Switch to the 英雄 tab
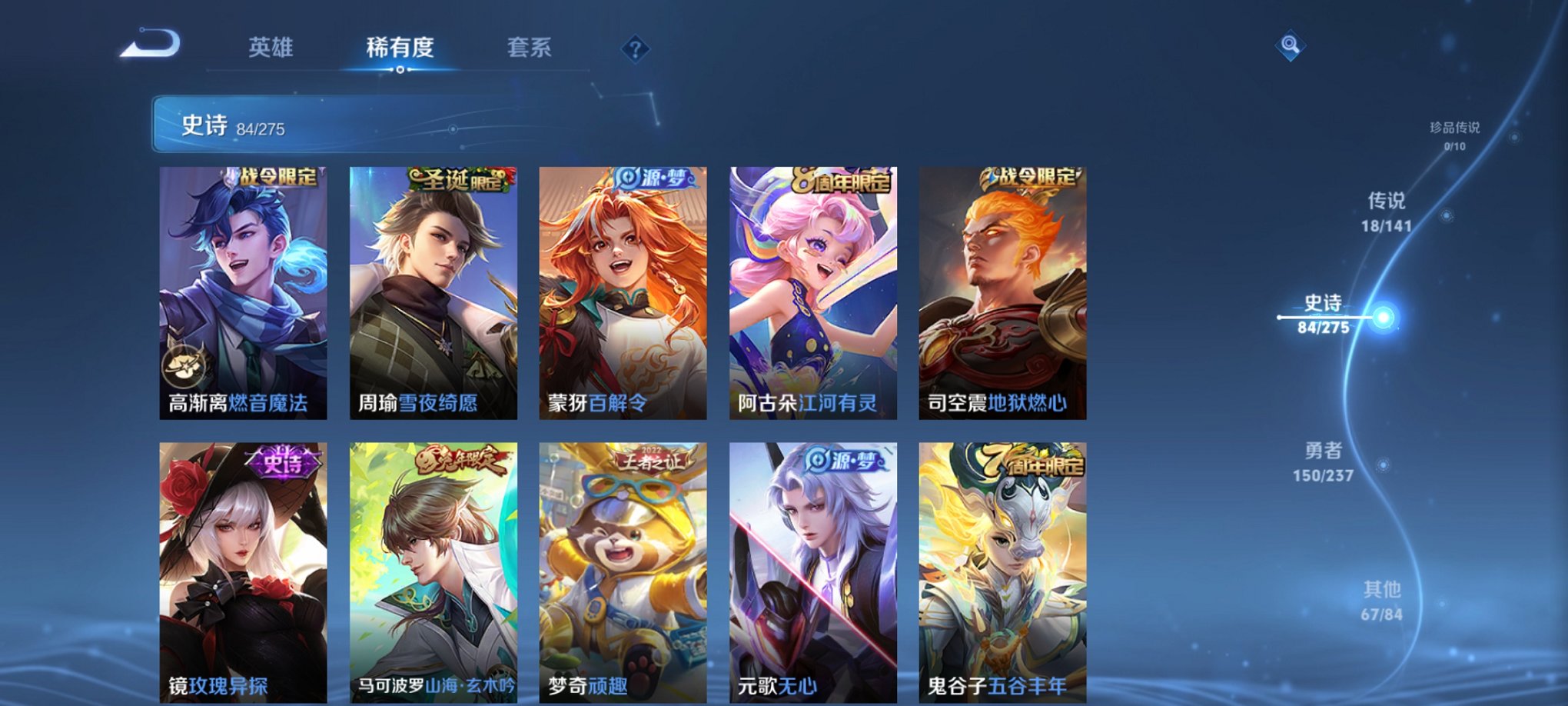1568x706 pixels. click(272, 46)
